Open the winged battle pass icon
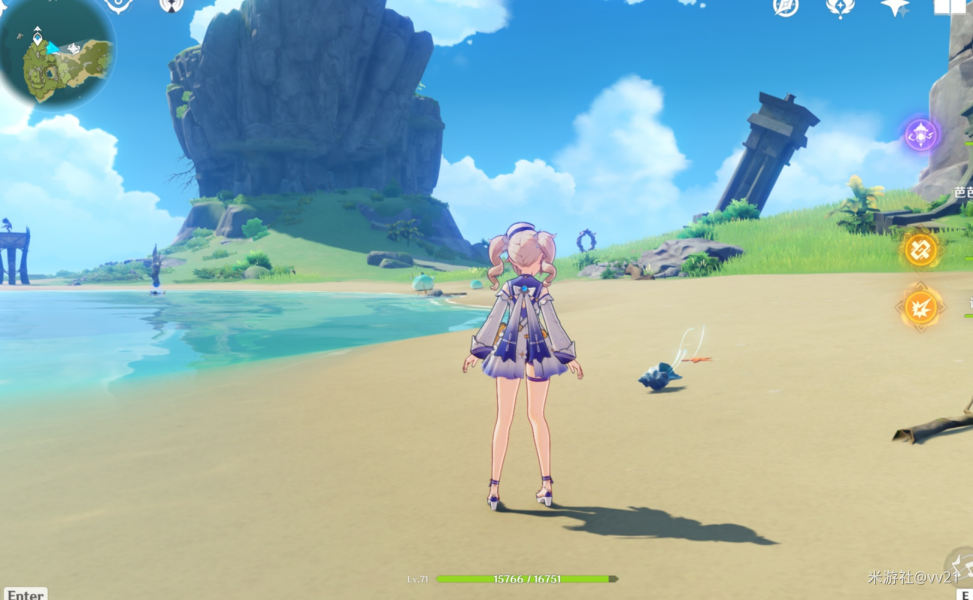973x600 pixels. click(x=840, y=6)
